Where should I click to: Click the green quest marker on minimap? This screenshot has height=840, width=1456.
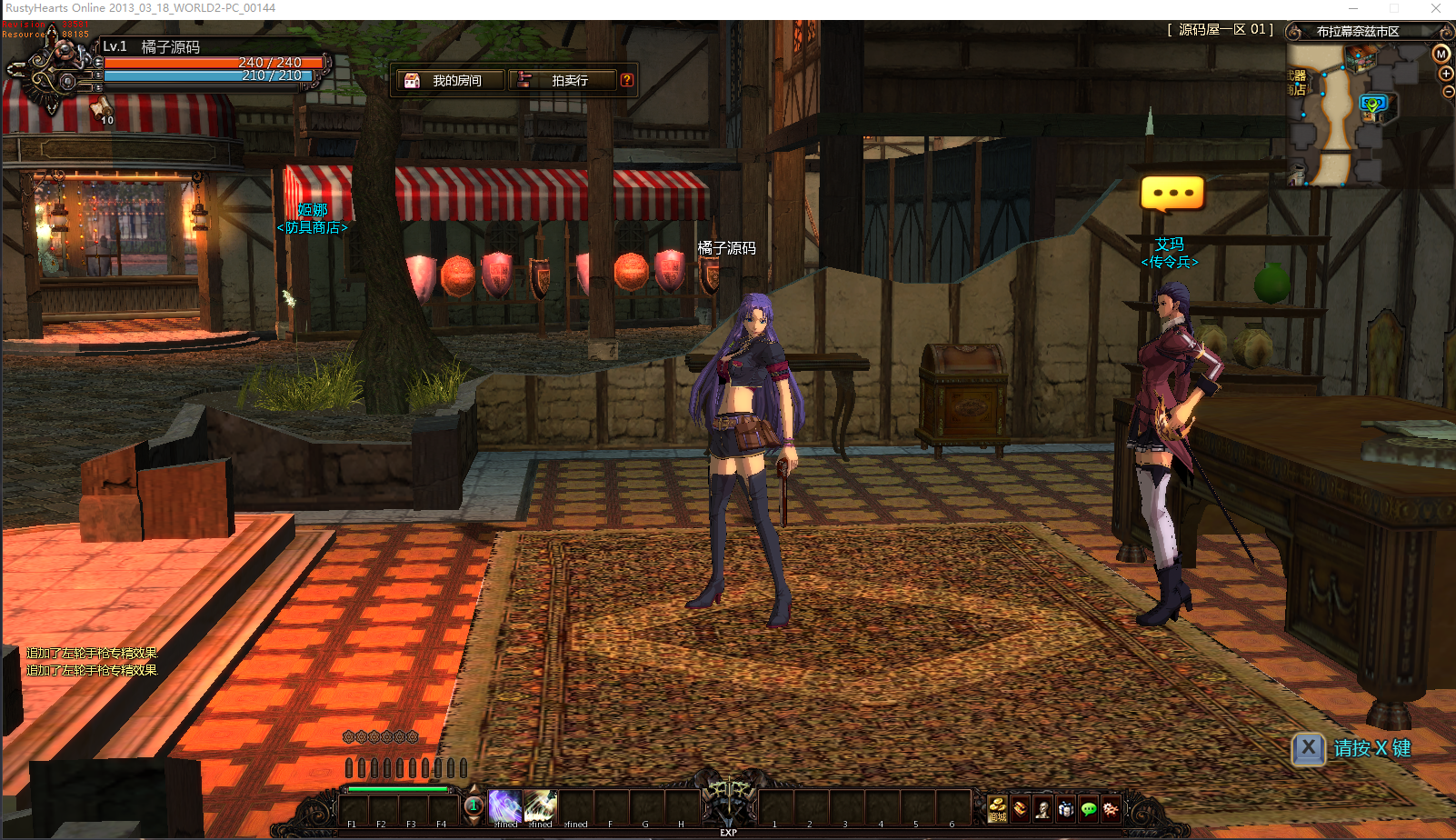[x=1372, y=104]
